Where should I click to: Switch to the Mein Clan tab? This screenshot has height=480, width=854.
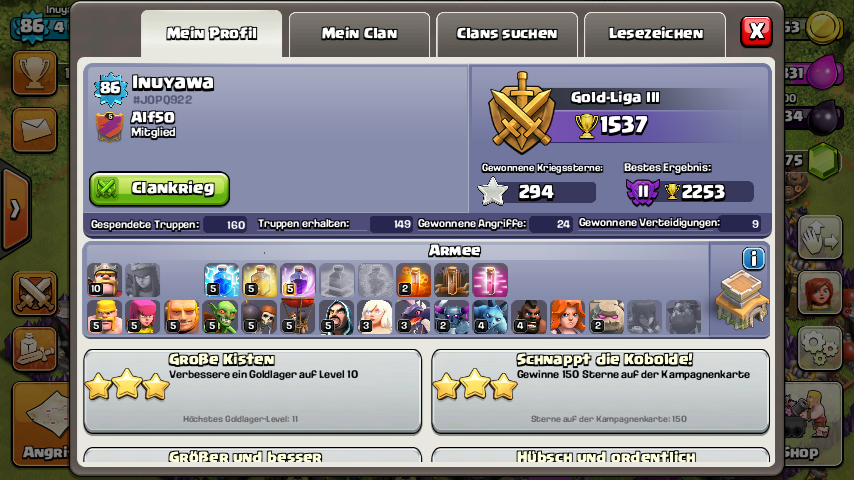point(359,34)
